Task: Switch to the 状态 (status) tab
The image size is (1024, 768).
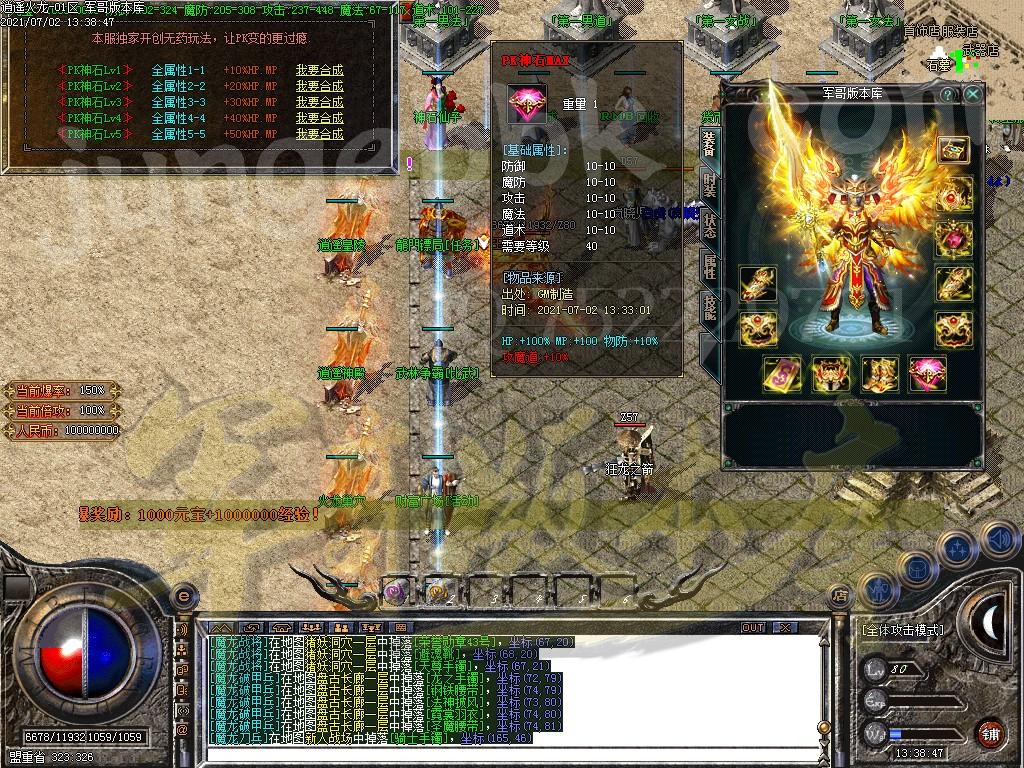Action: 709,225
